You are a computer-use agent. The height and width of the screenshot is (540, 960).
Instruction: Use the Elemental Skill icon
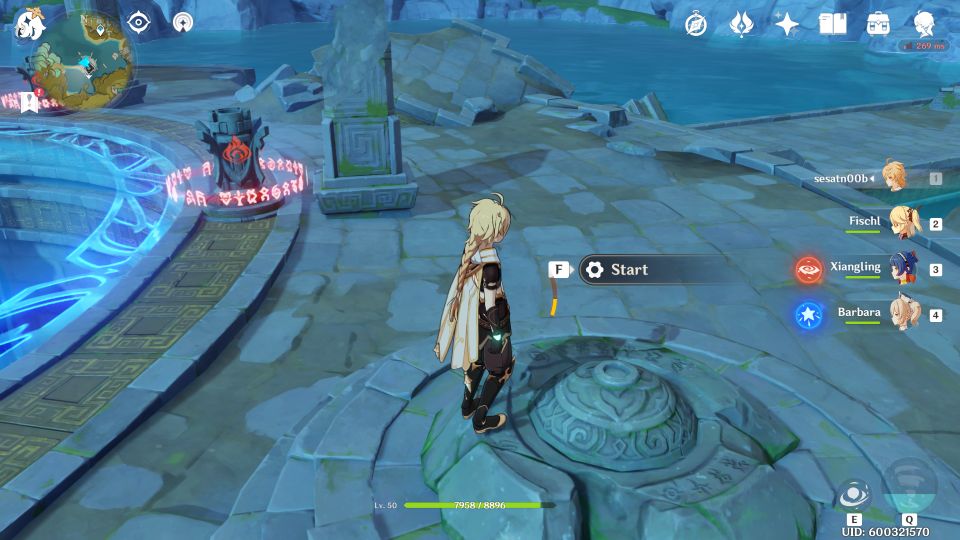coord(854,496)
